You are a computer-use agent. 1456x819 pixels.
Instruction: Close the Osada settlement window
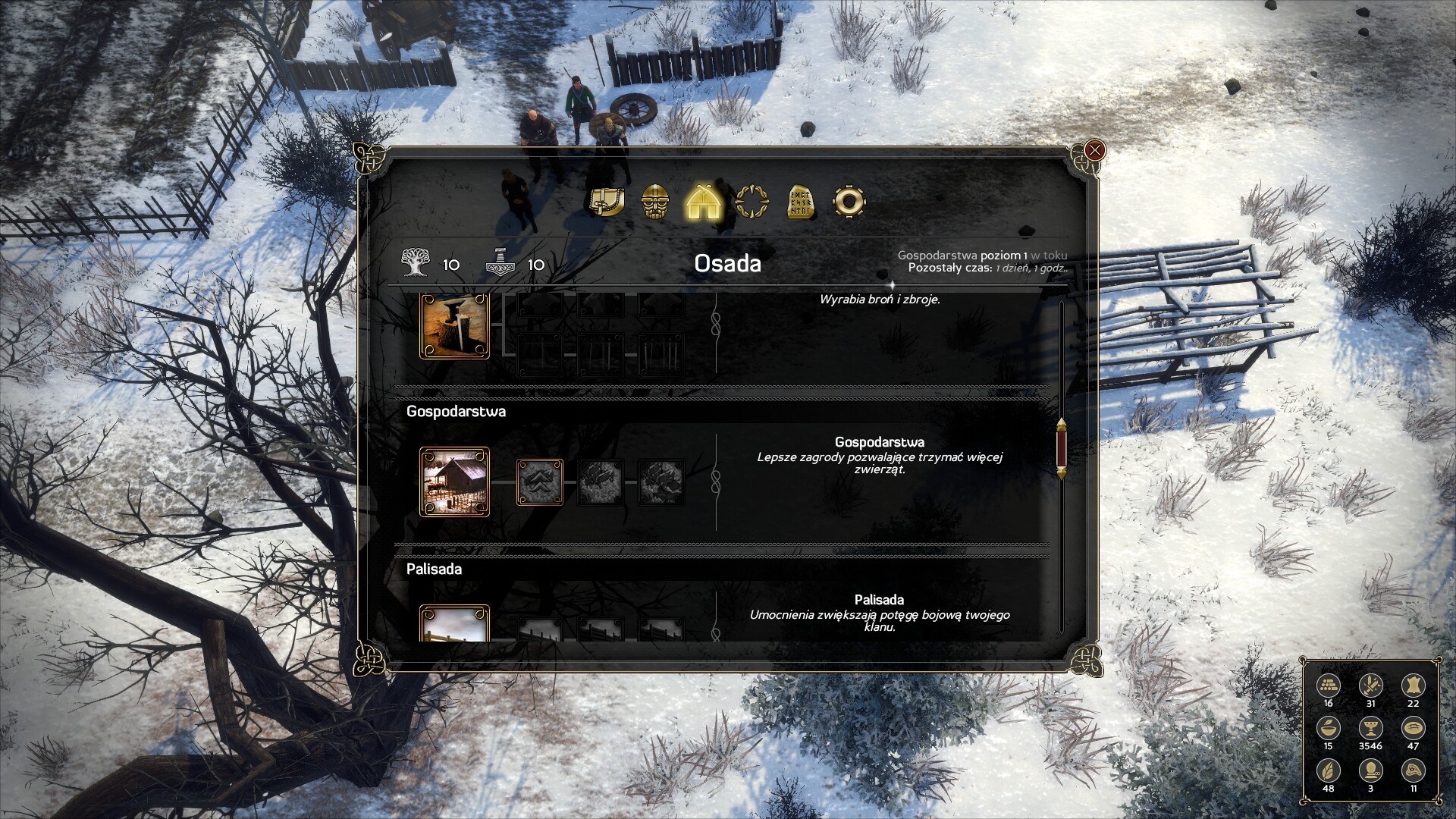[1094, 150]
